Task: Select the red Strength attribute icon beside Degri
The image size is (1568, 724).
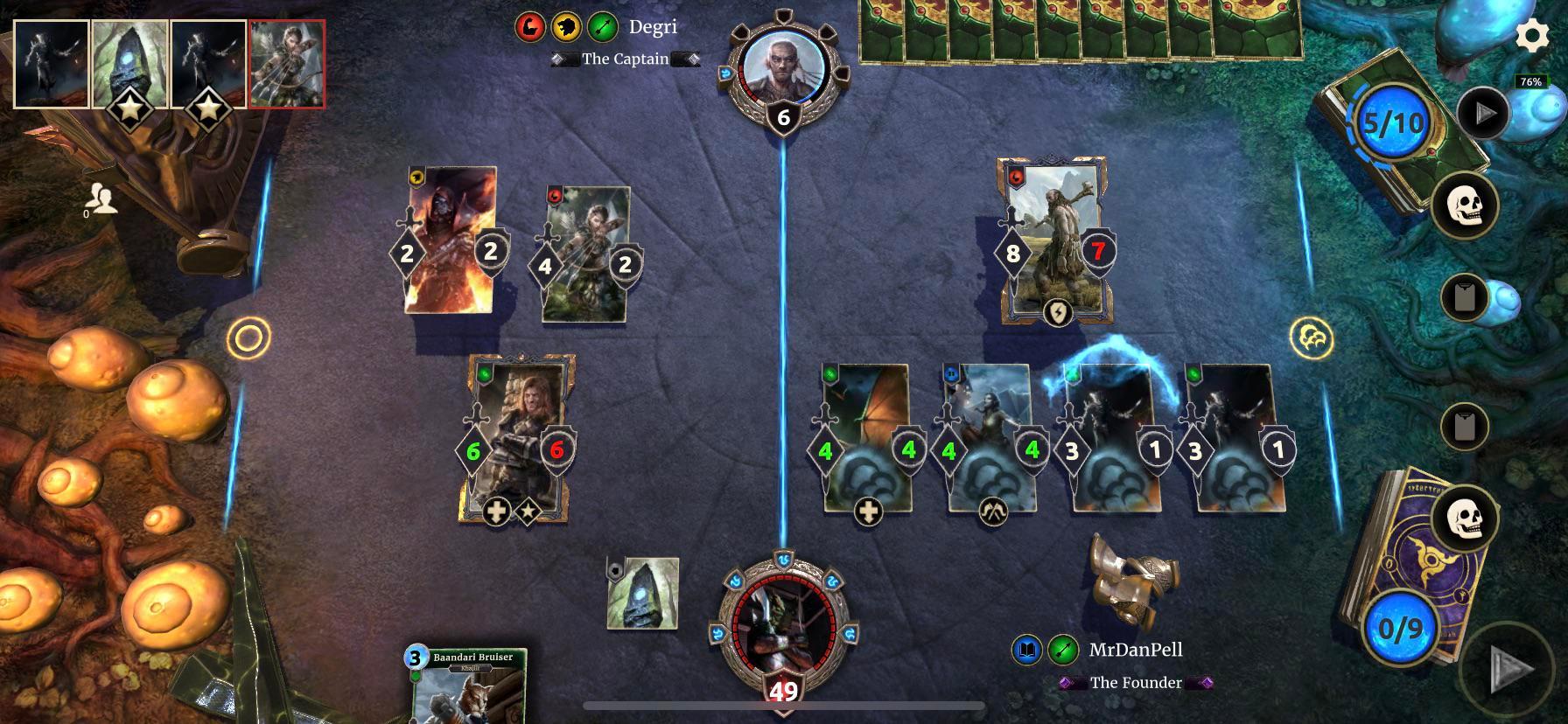Action: (x=530, y=26)
